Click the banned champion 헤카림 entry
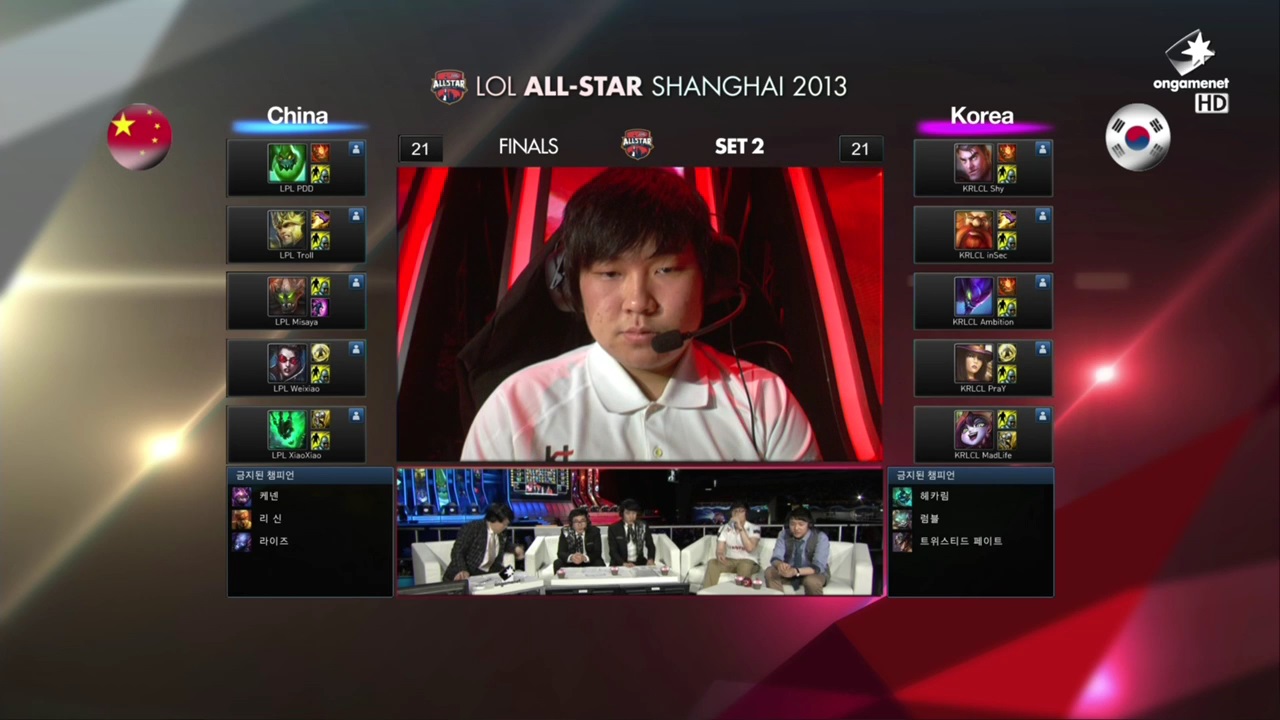 (934, 496)
